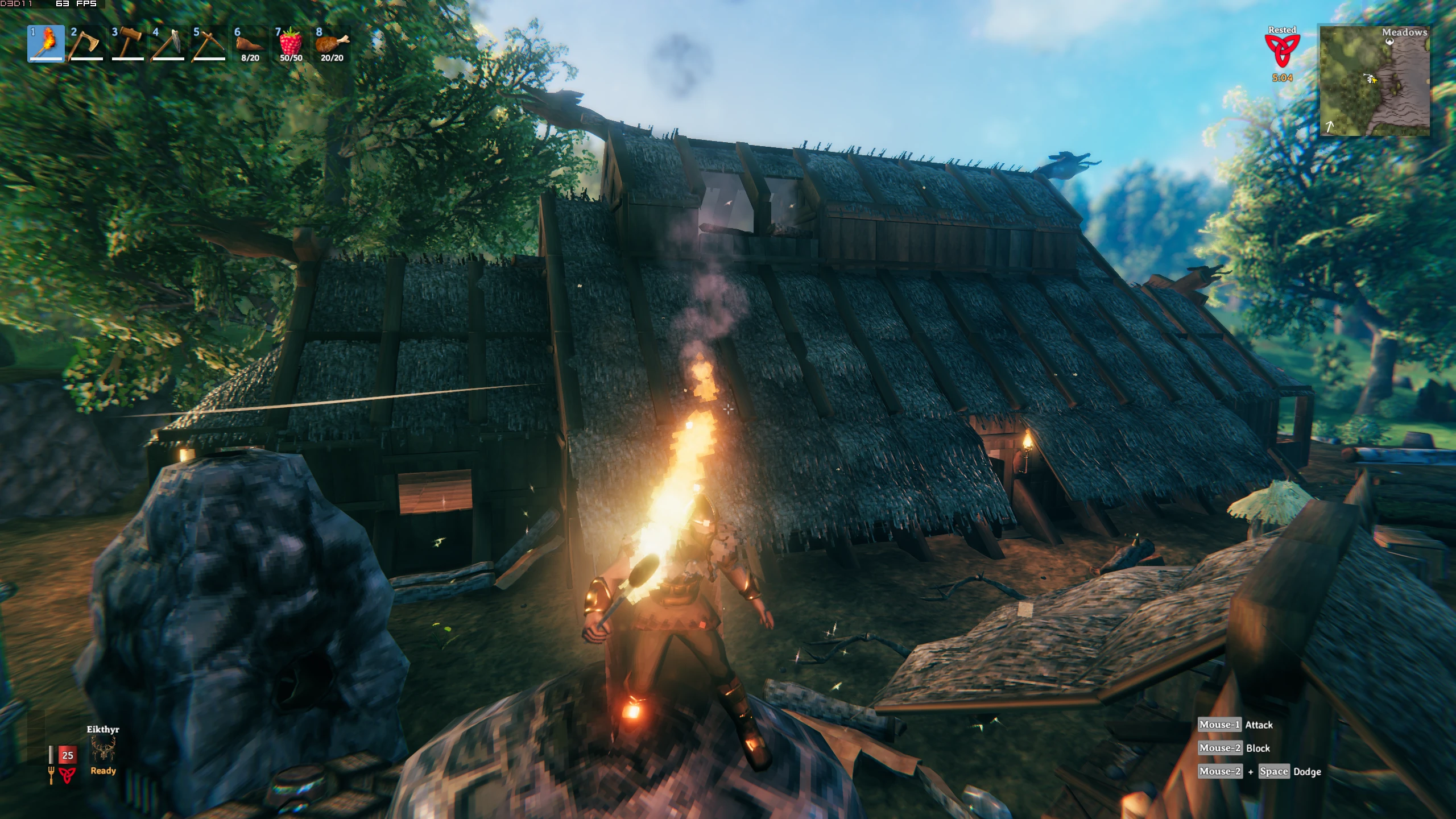Click the Mouse-1 Attack hint
The height and width of the screenshot is (819, 1456).
[x=1235, y=725]
